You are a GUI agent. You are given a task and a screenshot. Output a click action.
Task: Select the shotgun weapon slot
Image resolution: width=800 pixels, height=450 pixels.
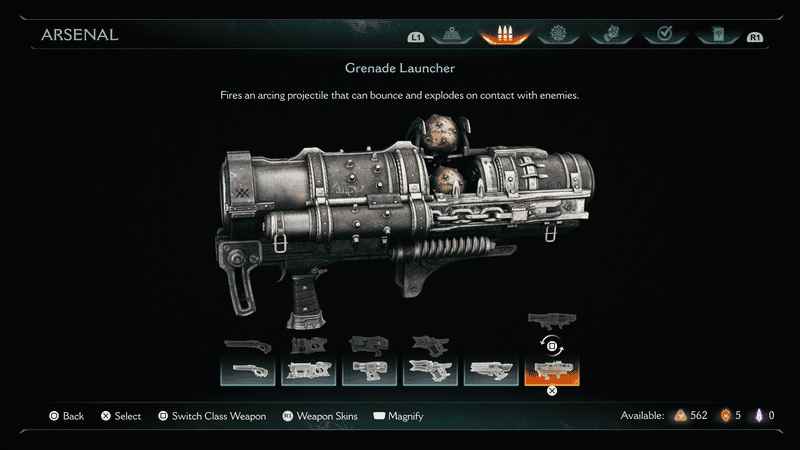click(247, 372)
